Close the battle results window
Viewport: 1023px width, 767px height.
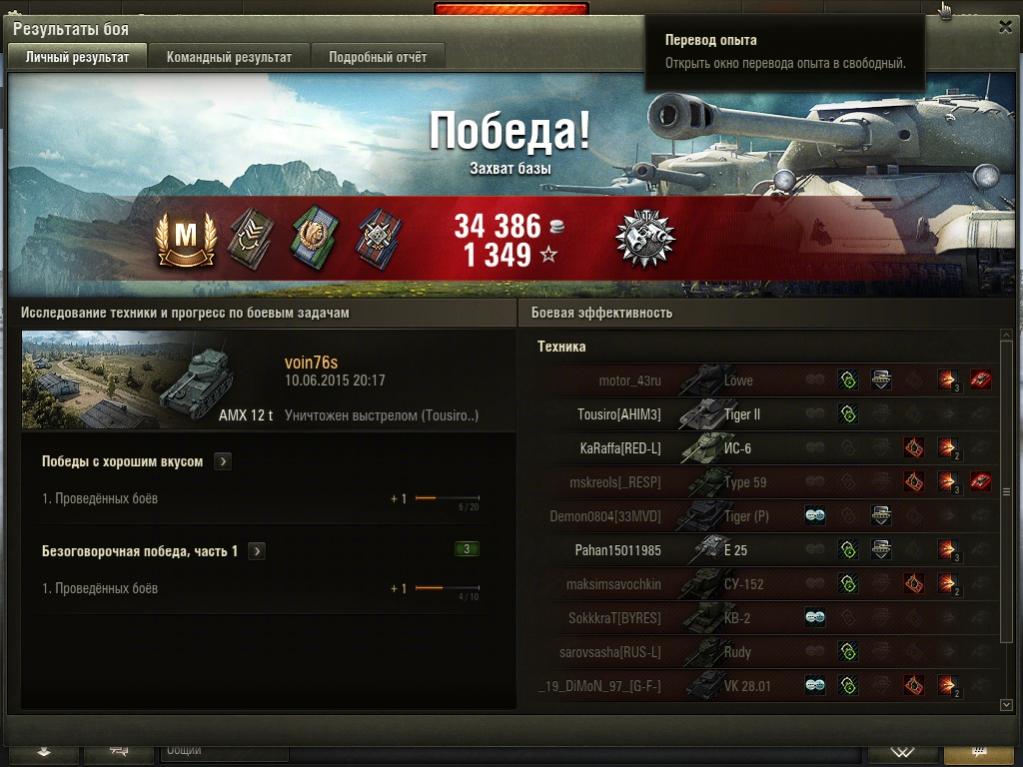tap(1005, 28)
